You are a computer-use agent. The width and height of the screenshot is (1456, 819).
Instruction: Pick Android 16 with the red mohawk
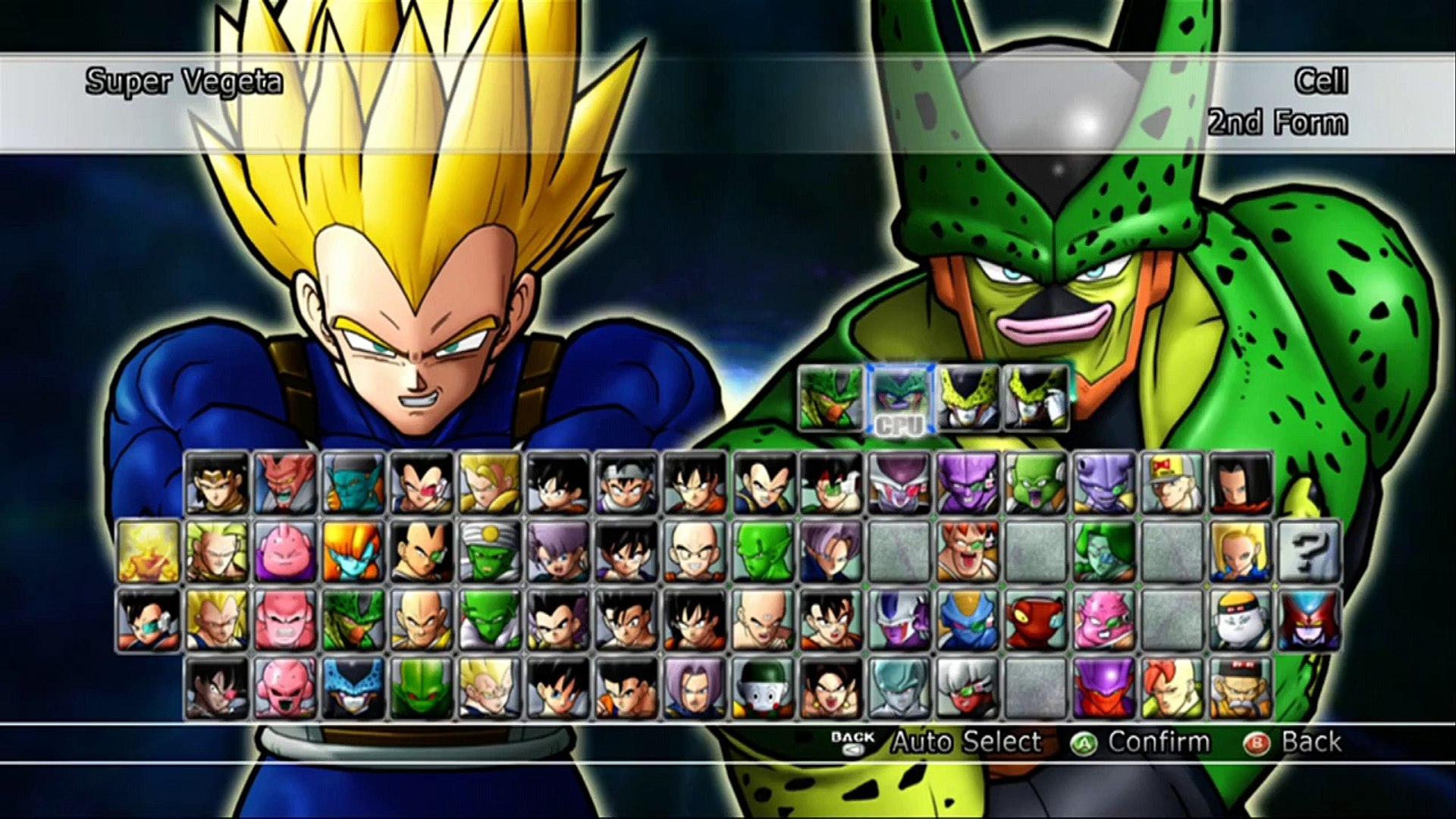[x=1172, y=688]
